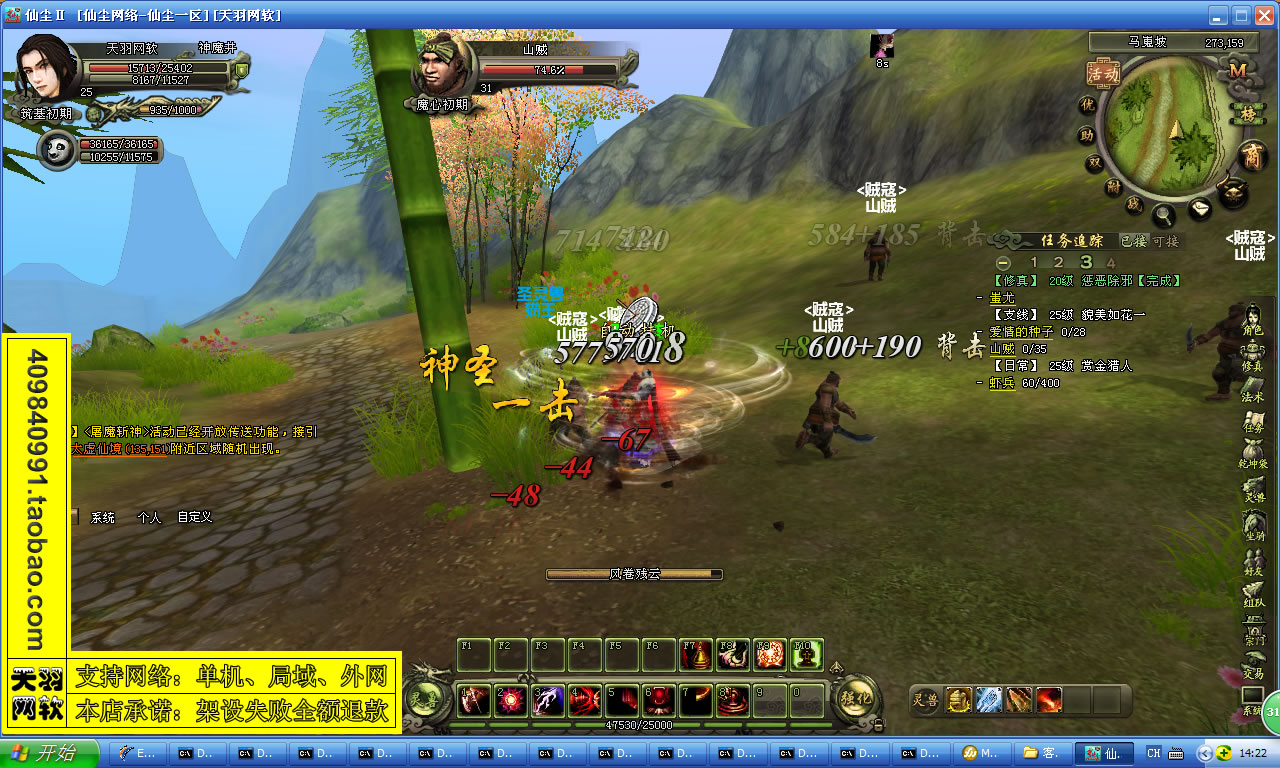
Task: Open the 活动 events button
Action: (1103, 74)
